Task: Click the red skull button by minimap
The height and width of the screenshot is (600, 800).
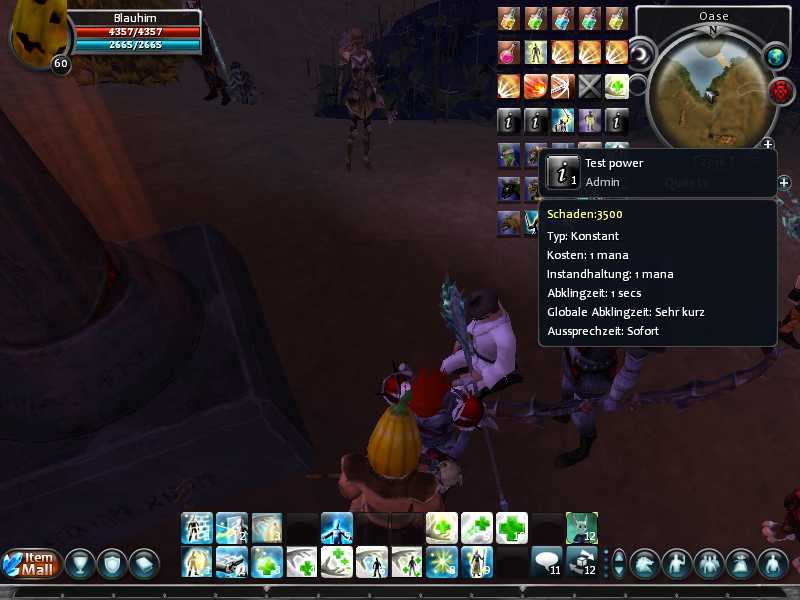Action: (781, 91)
